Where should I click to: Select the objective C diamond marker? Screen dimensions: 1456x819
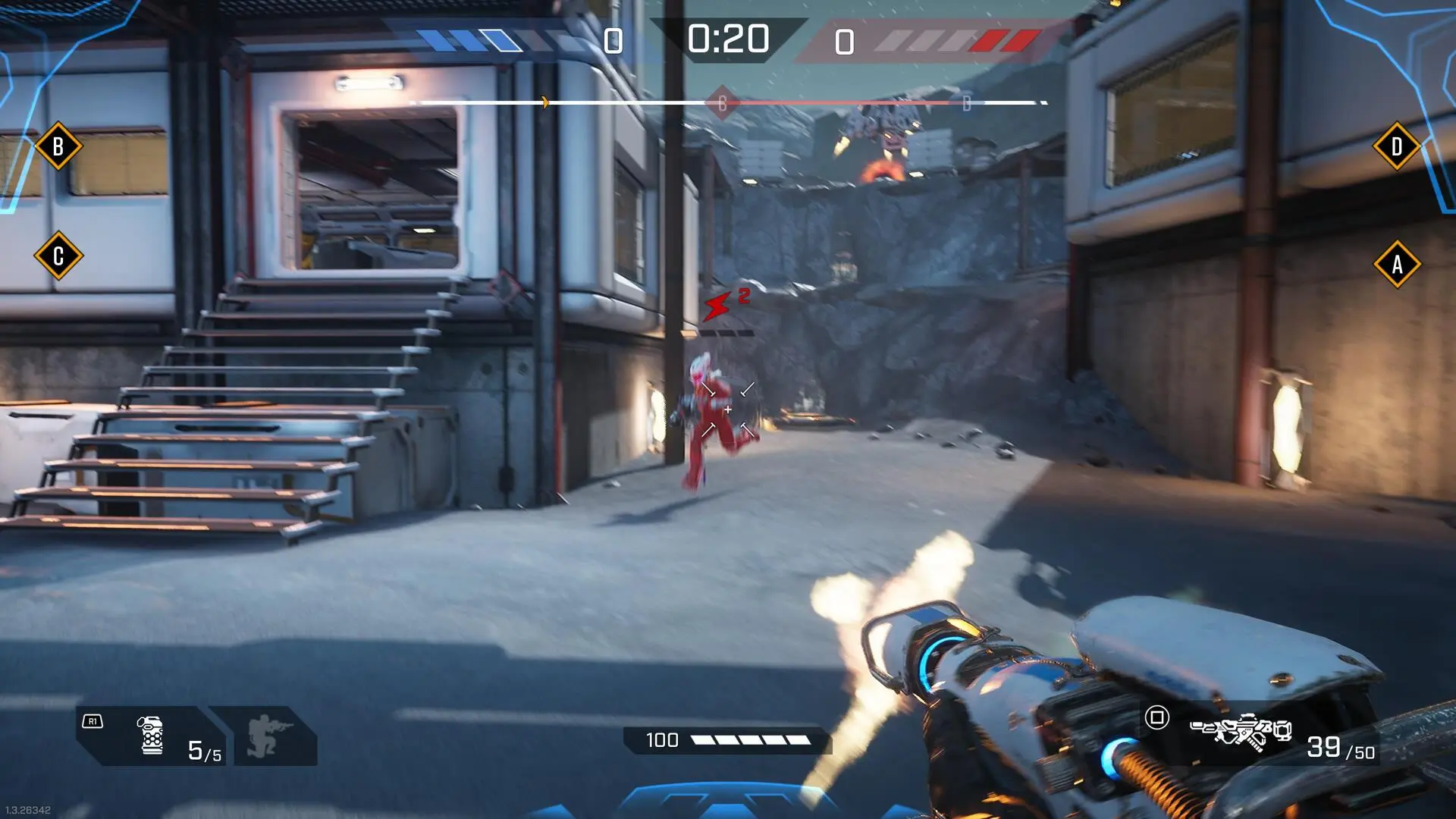[58, 256]
